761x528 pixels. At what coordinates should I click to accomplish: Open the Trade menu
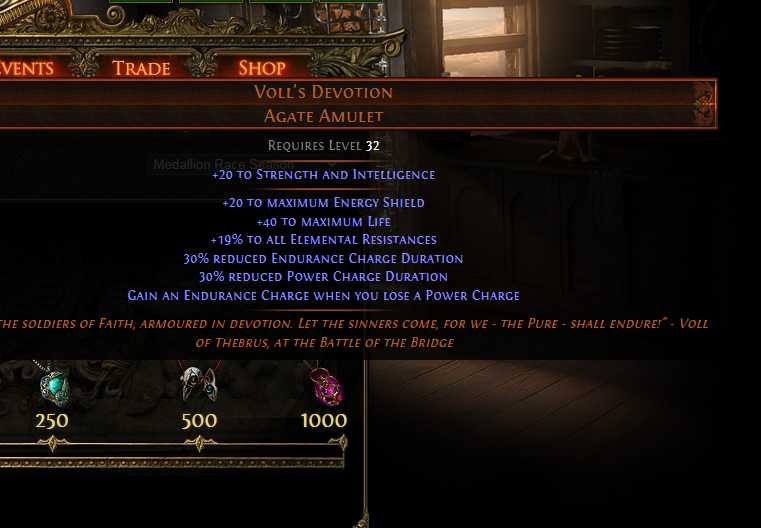(x=141, y=68)
